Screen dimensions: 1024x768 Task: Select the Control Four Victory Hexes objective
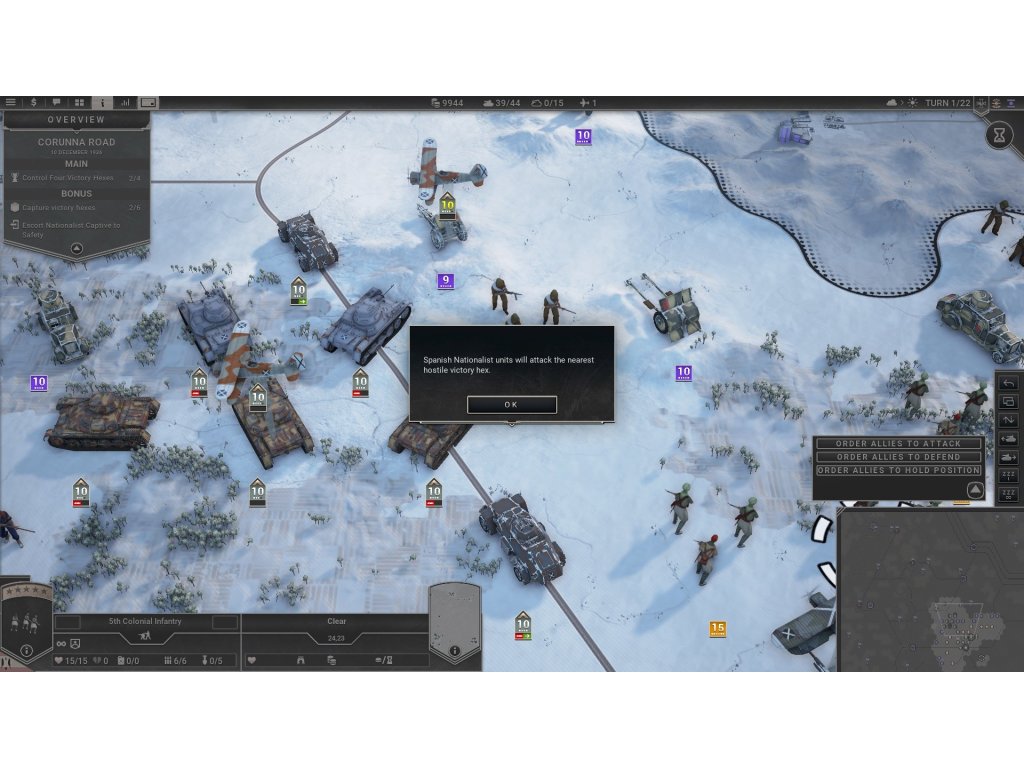(x=68, y=178)
